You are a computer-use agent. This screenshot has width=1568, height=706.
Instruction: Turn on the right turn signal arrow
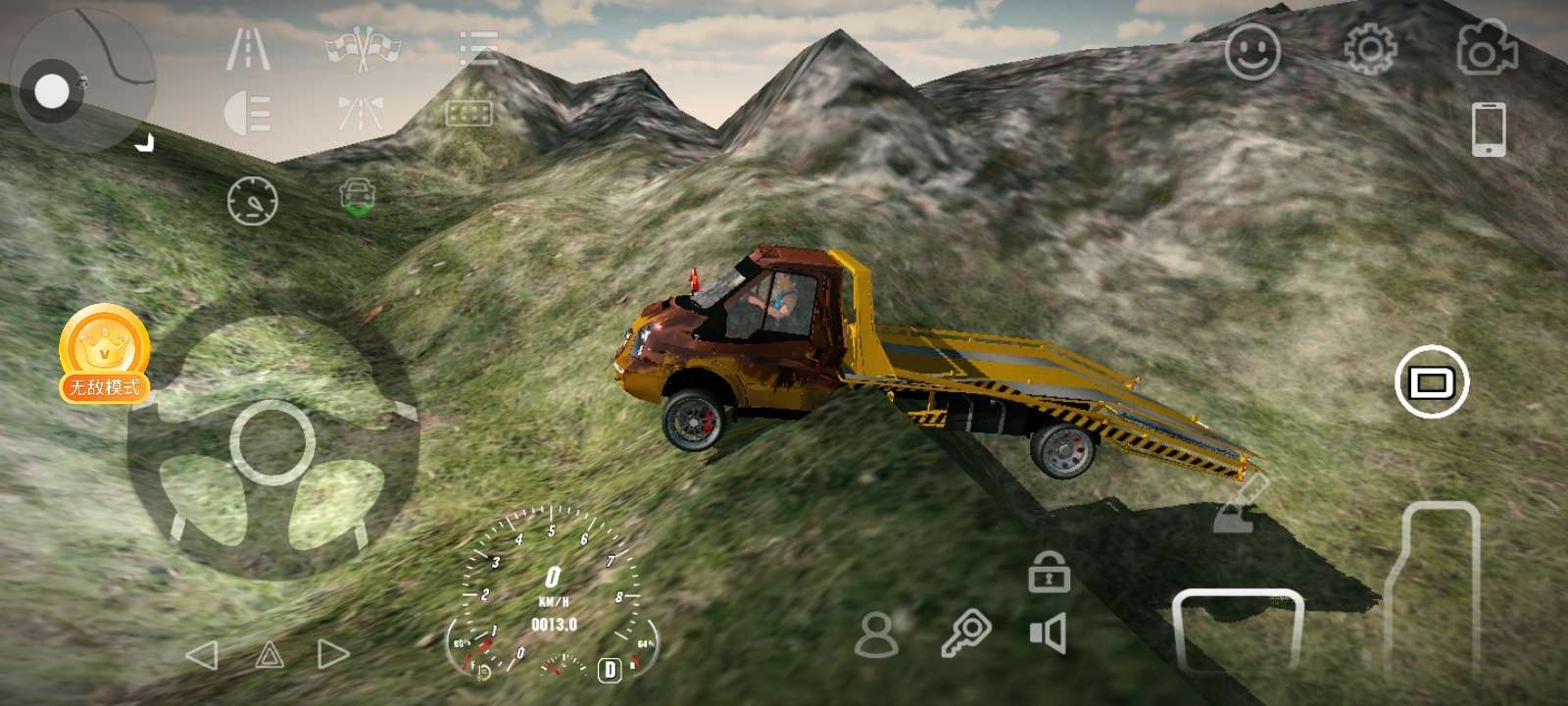point(333,654)
